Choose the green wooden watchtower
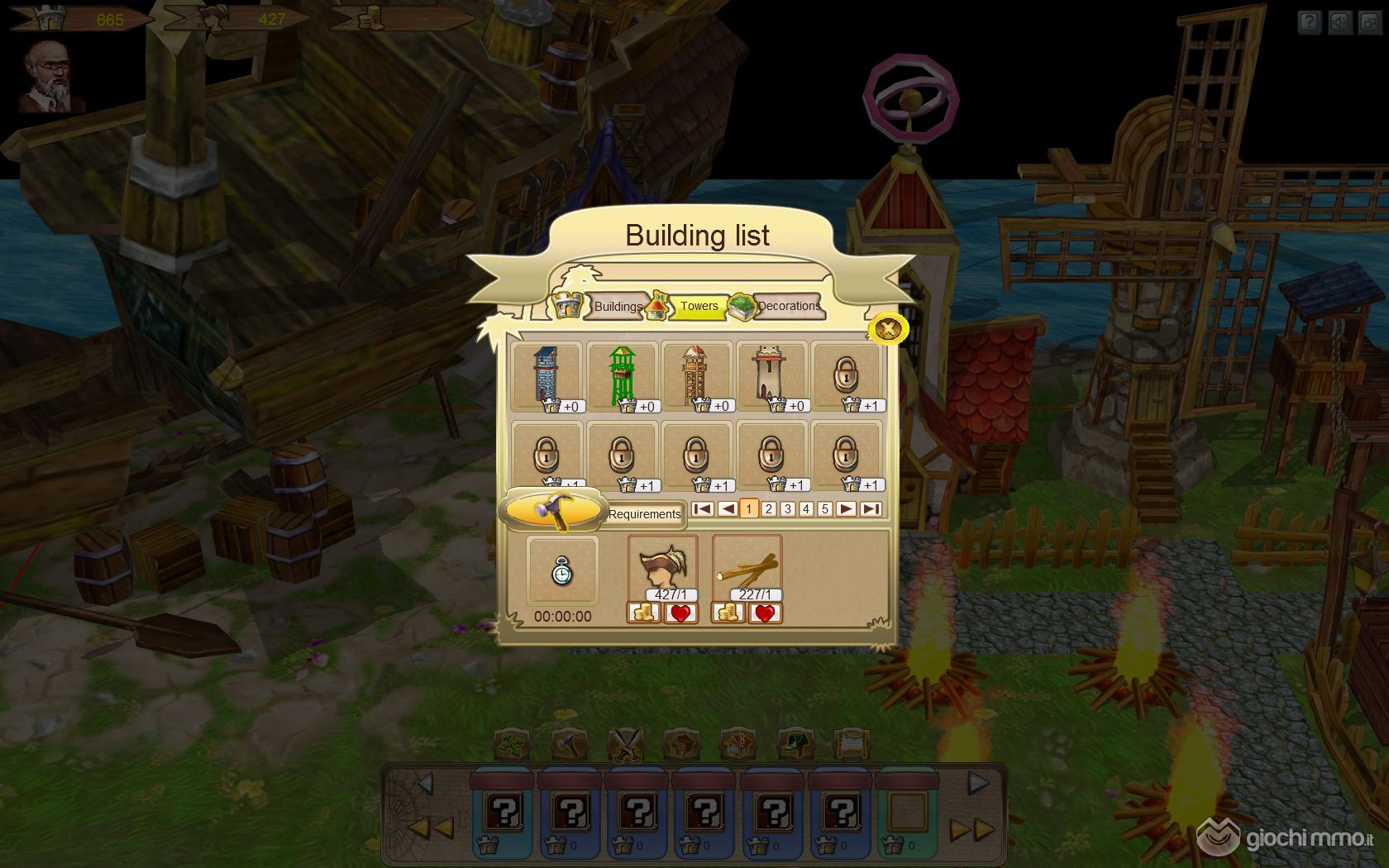The height and width of the screenshot is (868, 1389). click(x=622, y=376)
